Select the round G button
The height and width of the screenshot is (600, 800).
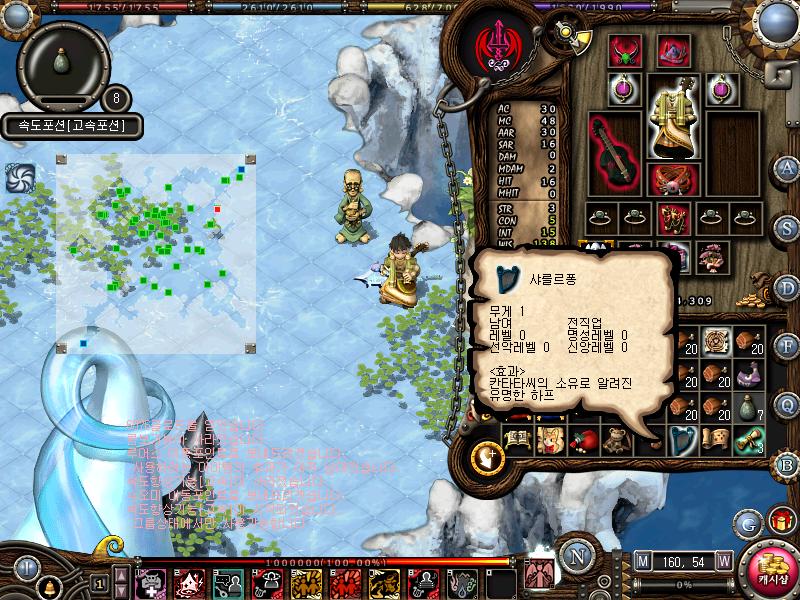pyautogui.click(x=747, y=522)
